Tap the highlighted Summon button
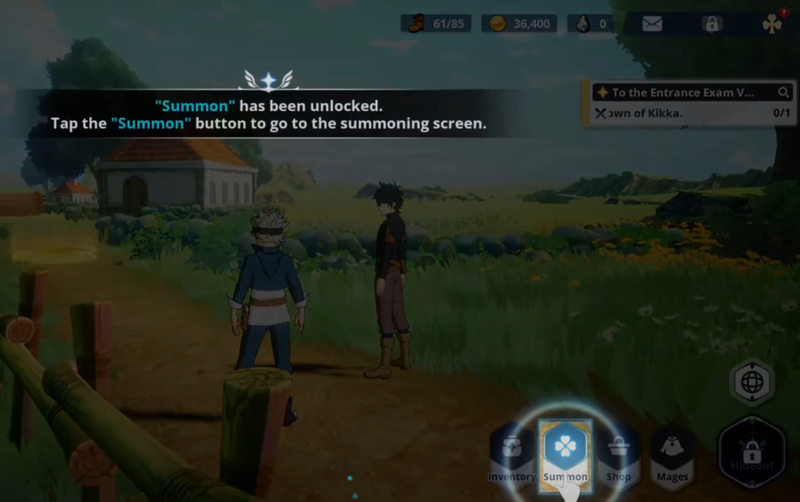The width and height of the screenshot is (800, 502). [566, 452]
